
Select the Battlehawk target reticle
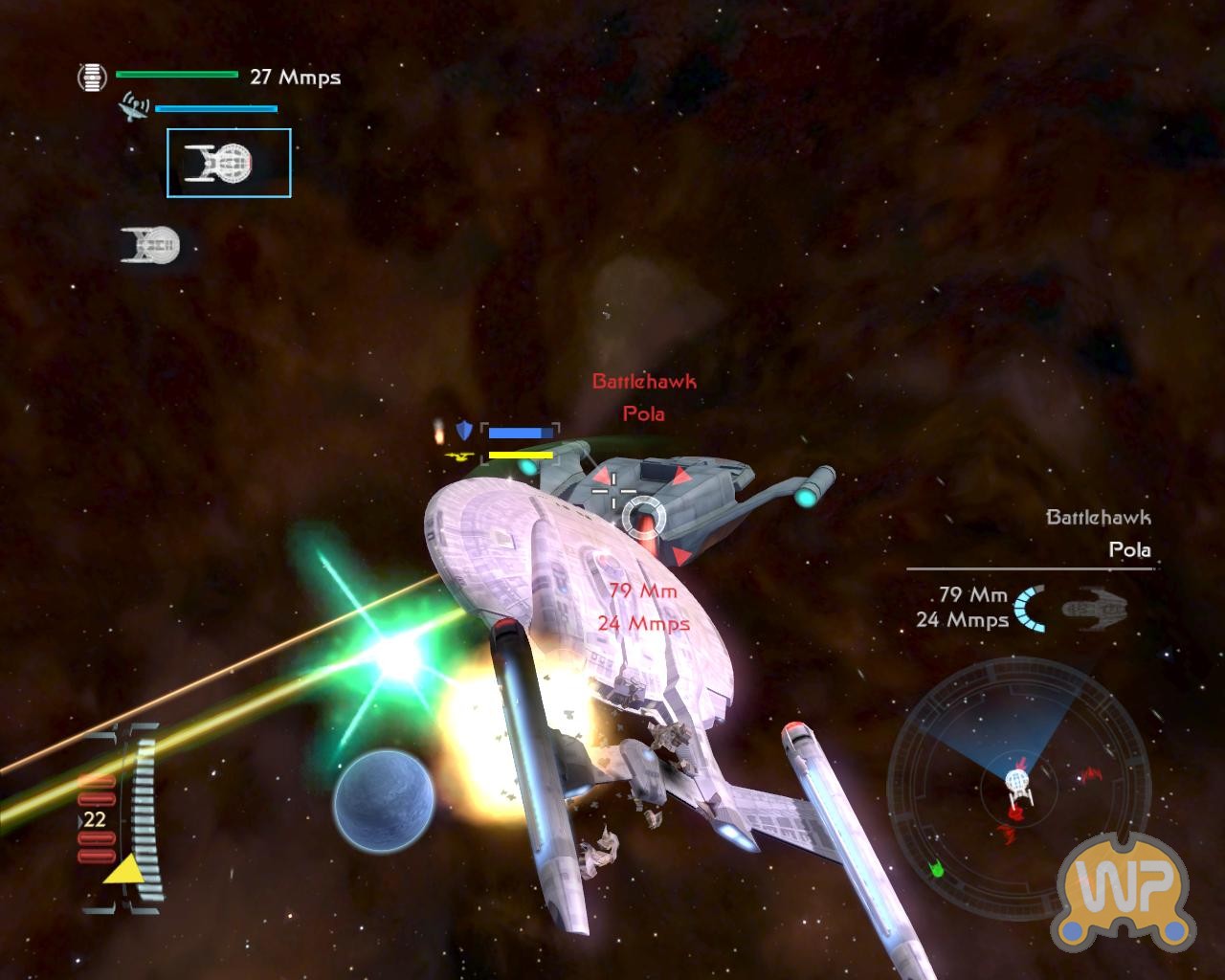click(x=642, y=516)
